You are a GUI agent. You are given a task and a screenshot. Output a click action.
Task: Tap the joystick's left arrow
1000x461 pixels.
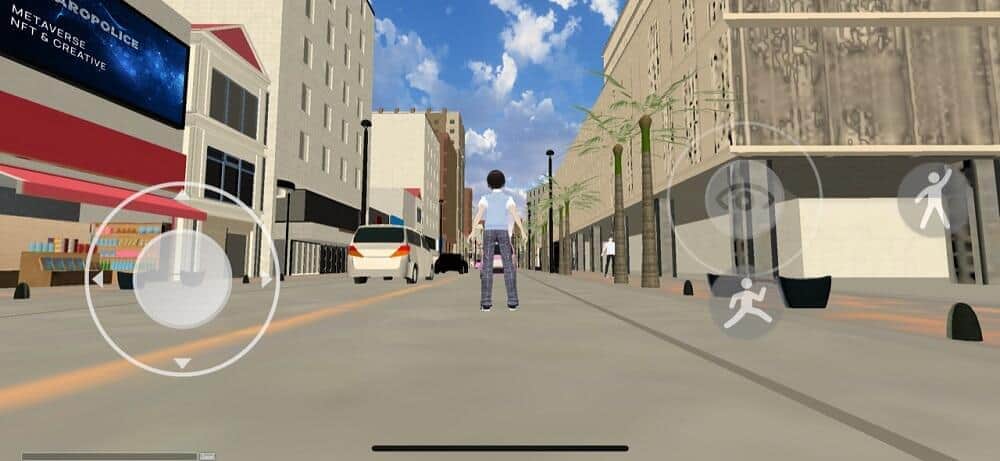click(x=97, y=279)
